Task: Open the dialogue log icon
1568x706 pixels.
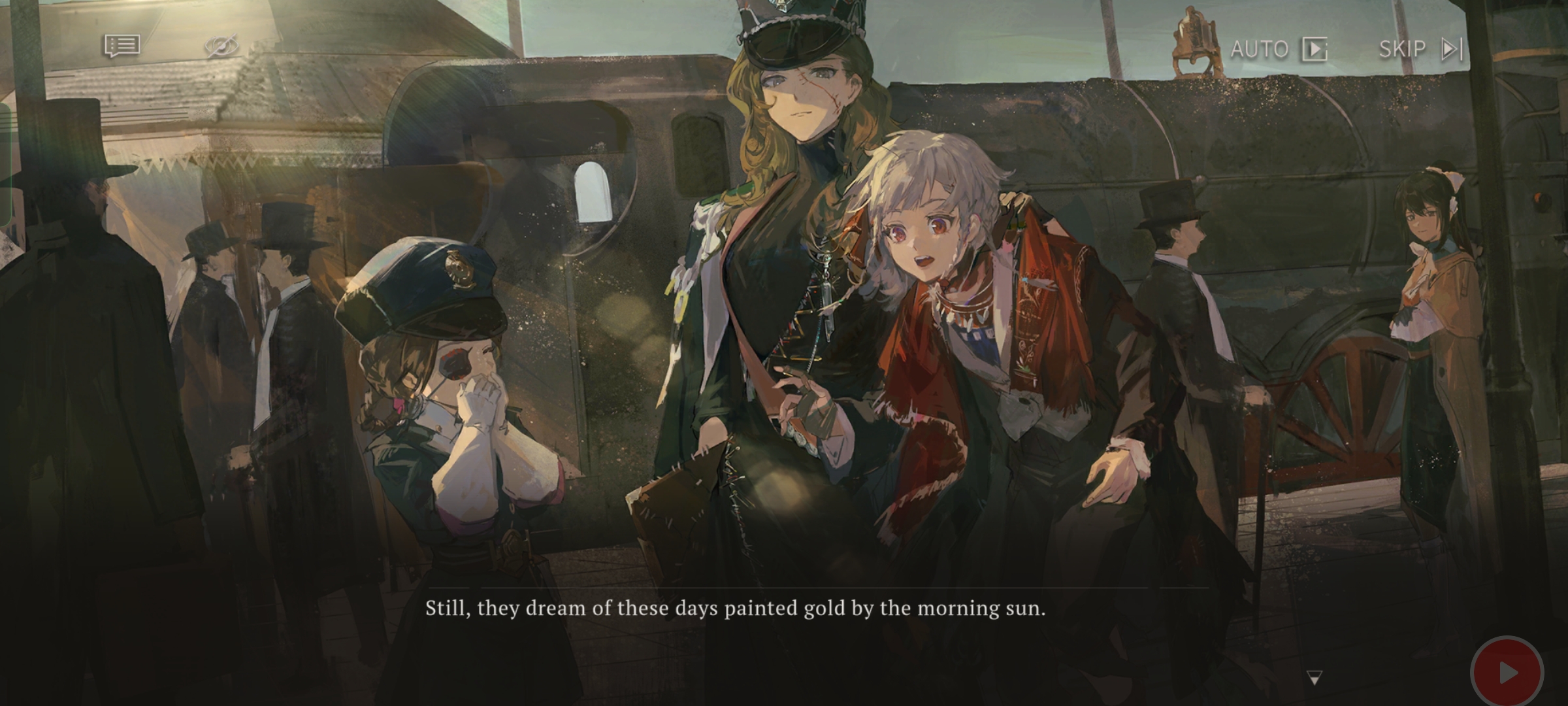Action: coord(122,46)
